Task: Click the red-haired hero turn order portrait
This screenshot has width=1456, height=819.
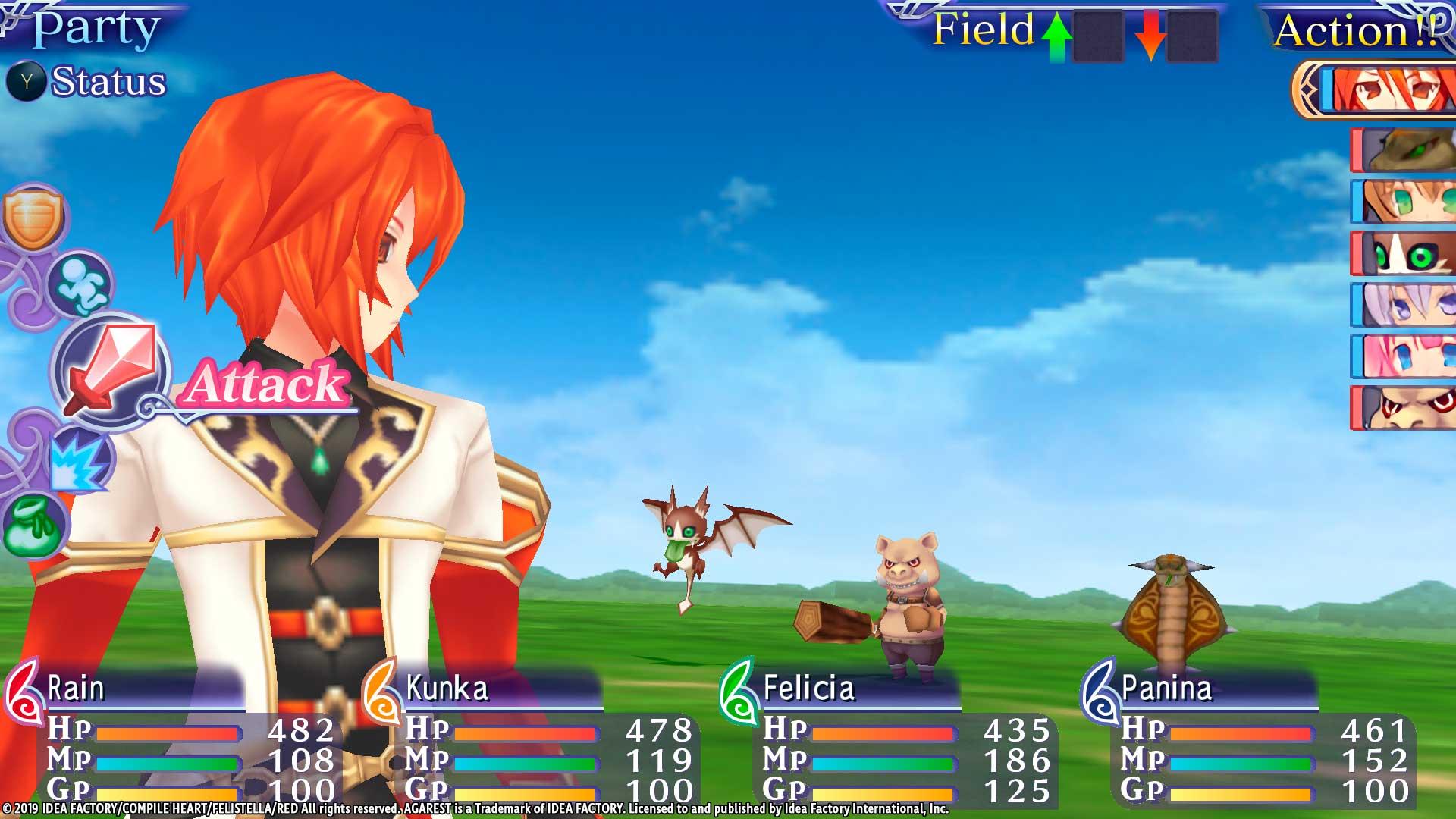Action: (x=1388, y=90)
